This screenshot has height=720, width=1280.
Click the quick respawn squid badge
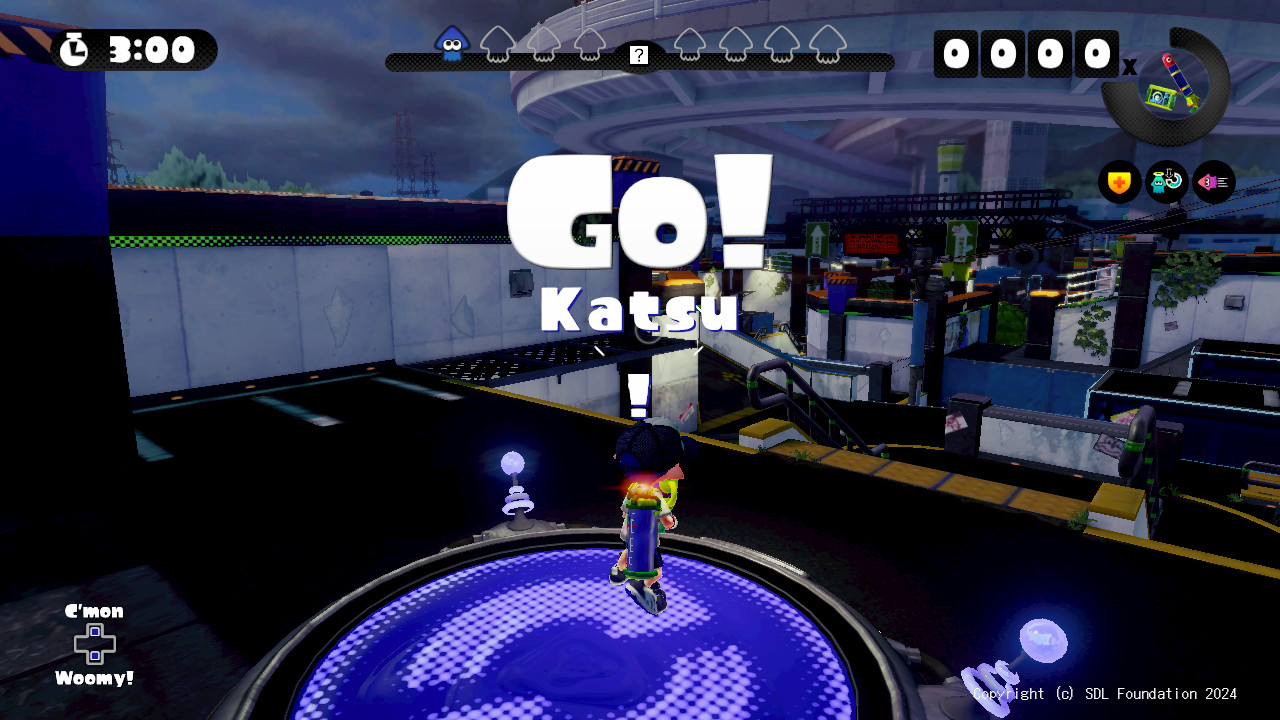pyautogui.click(x=1166, y=181)
